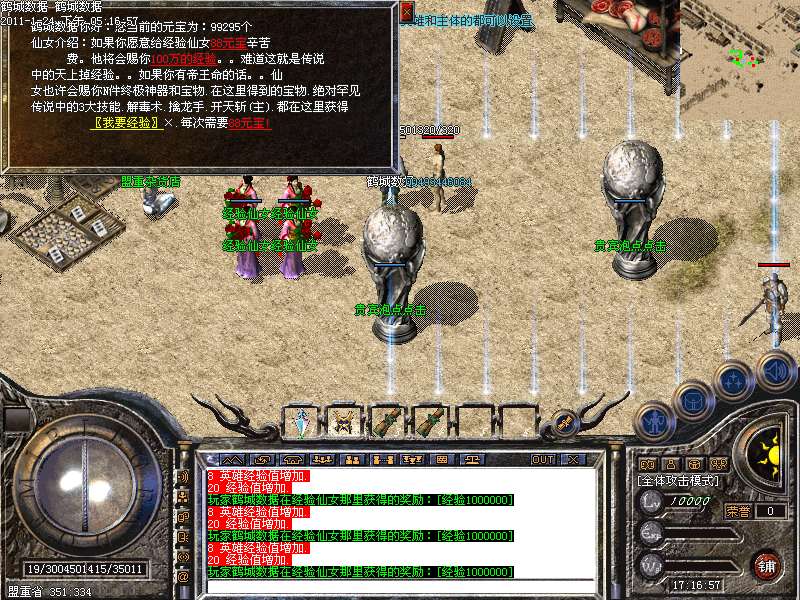Open the skills round button with stars

coord(734,380)
